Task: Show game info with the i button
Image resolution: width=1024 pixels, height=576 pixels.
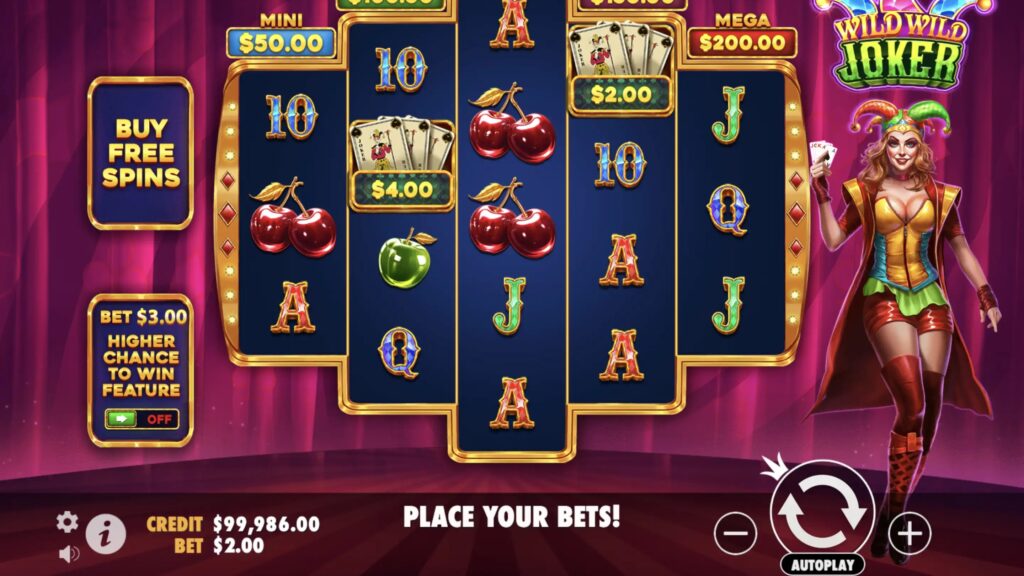Action: click(x=106, y=535)
